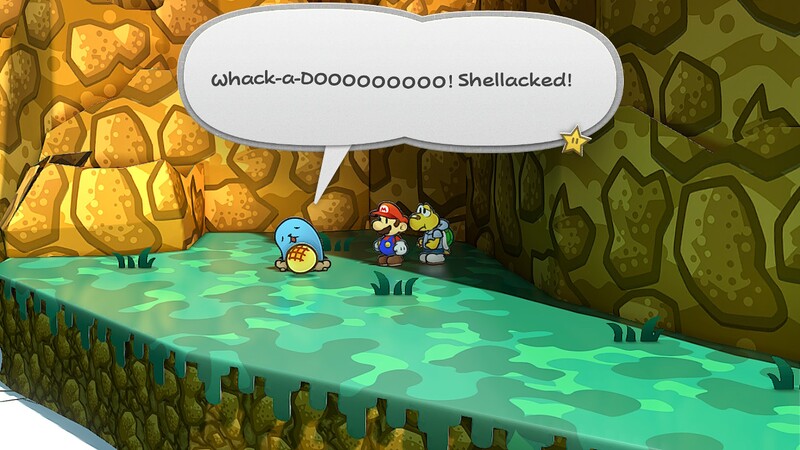
Task: Advance dialogue with the star continue icon
Action: 575,141
